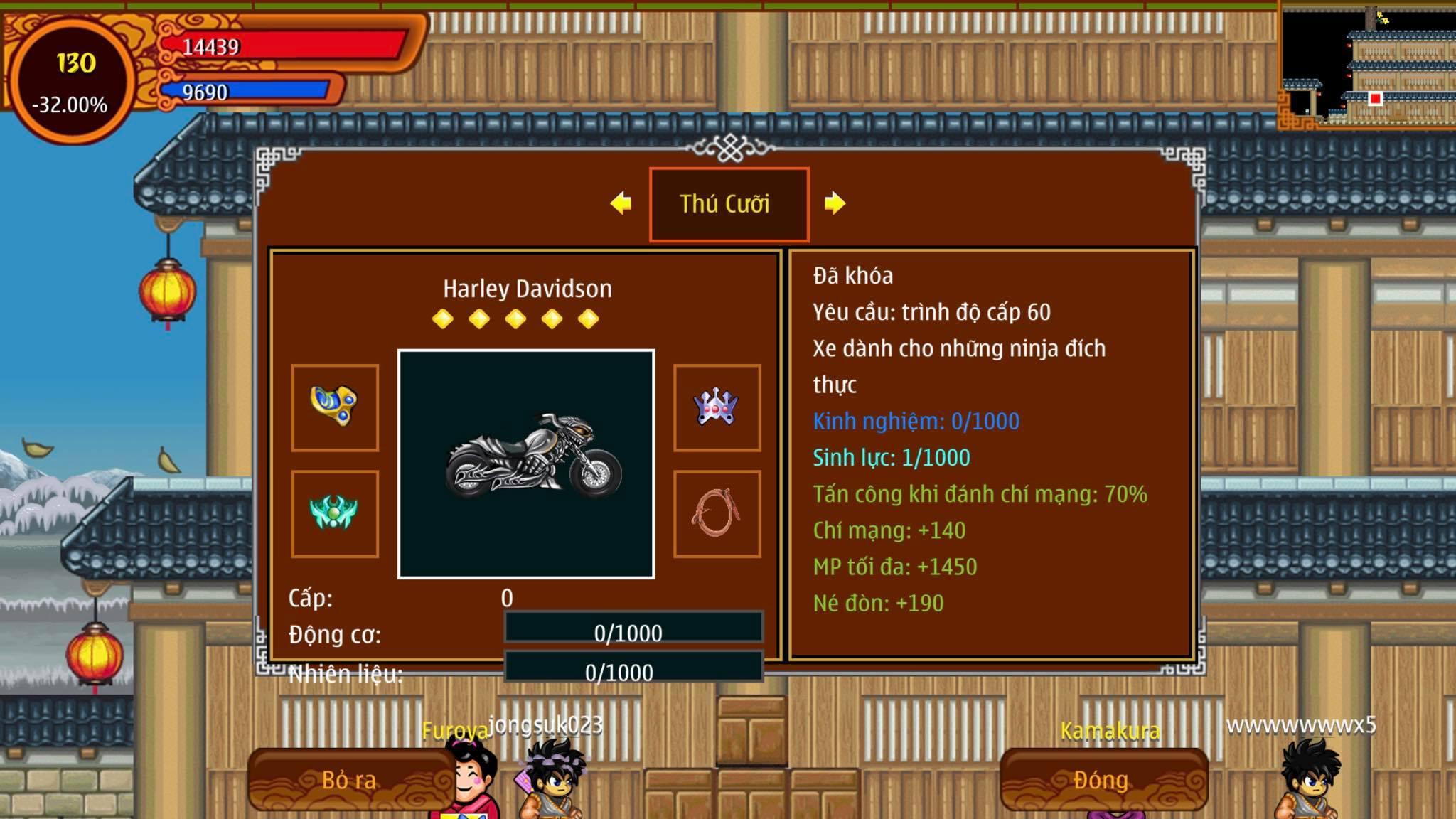Select the blue and gold mount equipment slot
This screenshot has width=1456, height=819.
[335, 407]
